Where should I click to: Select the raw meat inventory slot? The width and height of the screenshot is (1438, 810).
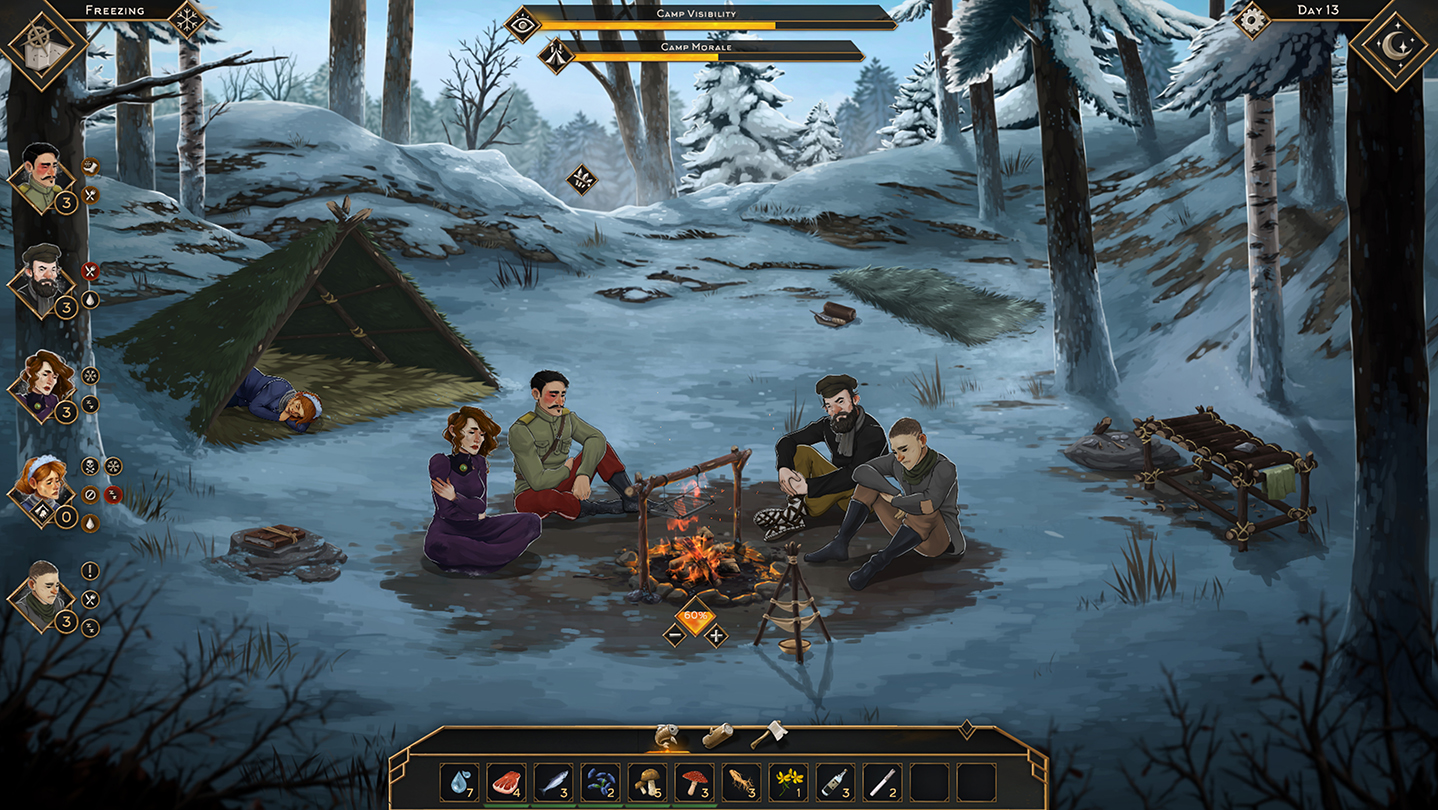[x=507, y=782]
